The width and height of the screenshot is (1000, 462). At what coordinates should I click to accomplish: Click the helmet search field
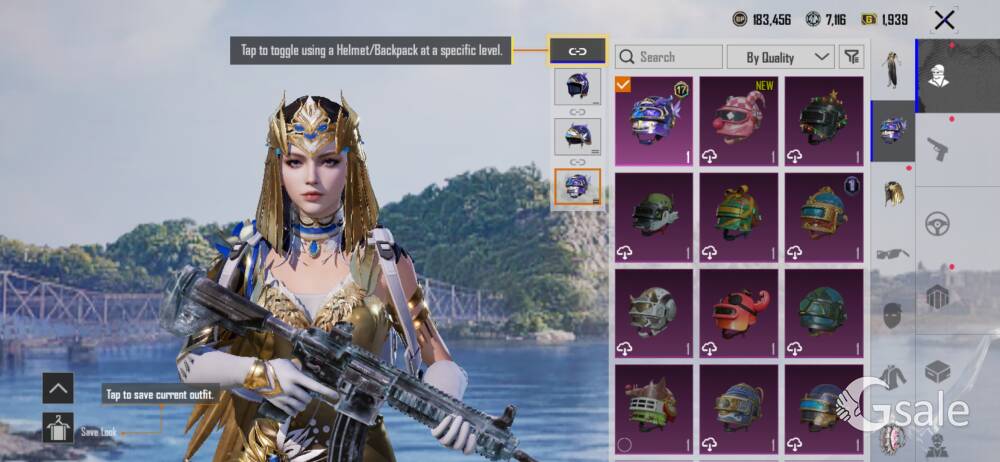tap(670, 57)
